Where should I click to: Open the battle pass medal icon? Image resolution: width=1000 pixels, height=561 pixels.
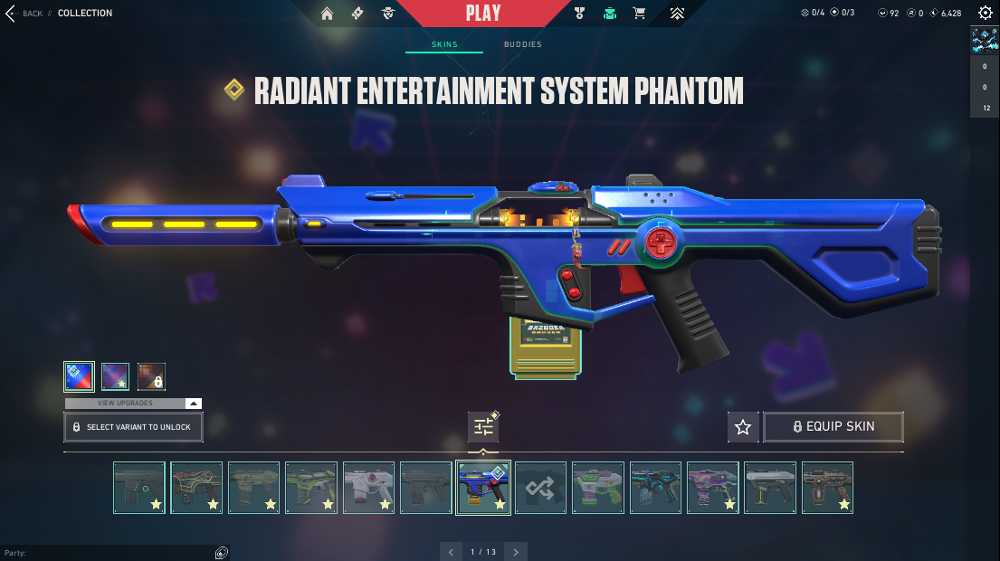[579, 13]
